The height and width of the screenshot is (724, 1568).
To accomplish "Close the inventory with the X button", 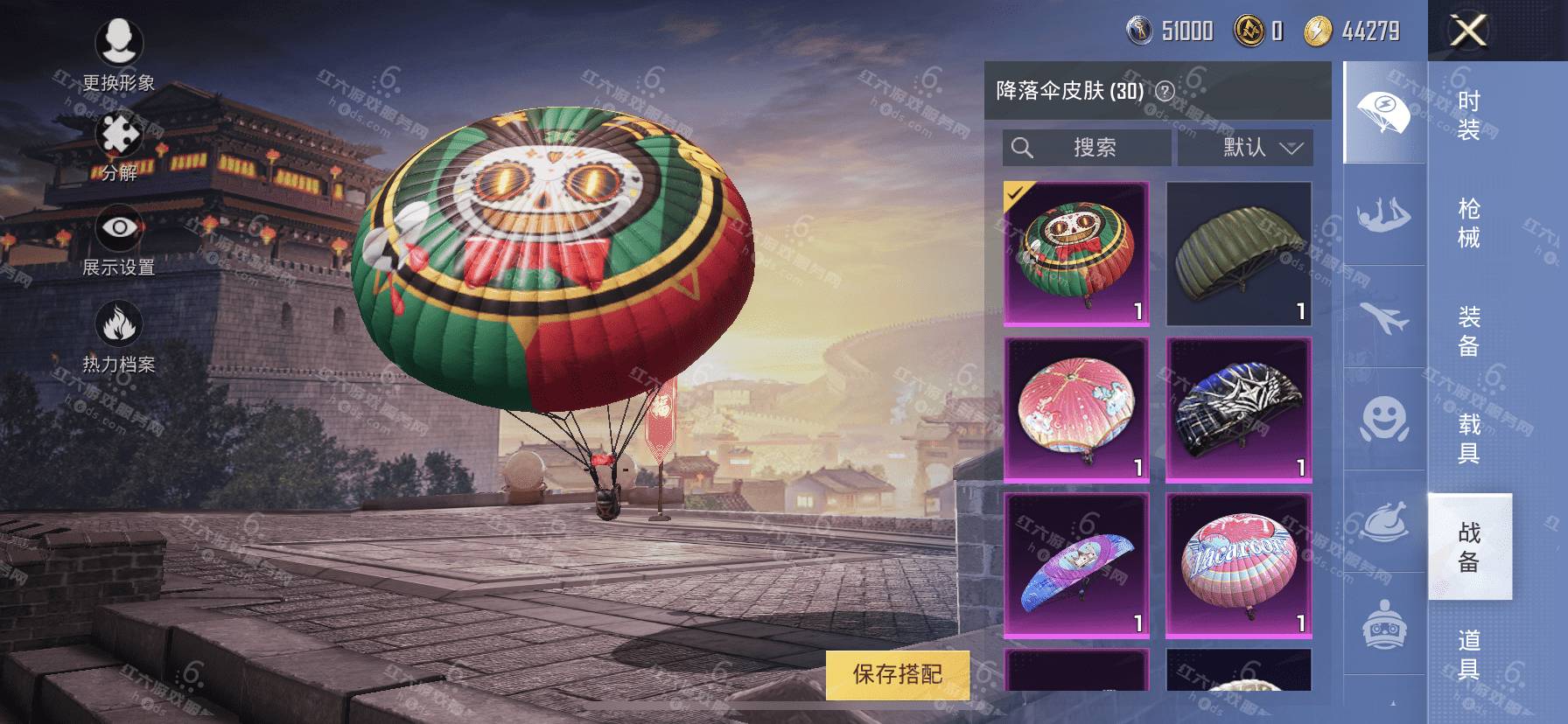I will tap(1467, 31).
